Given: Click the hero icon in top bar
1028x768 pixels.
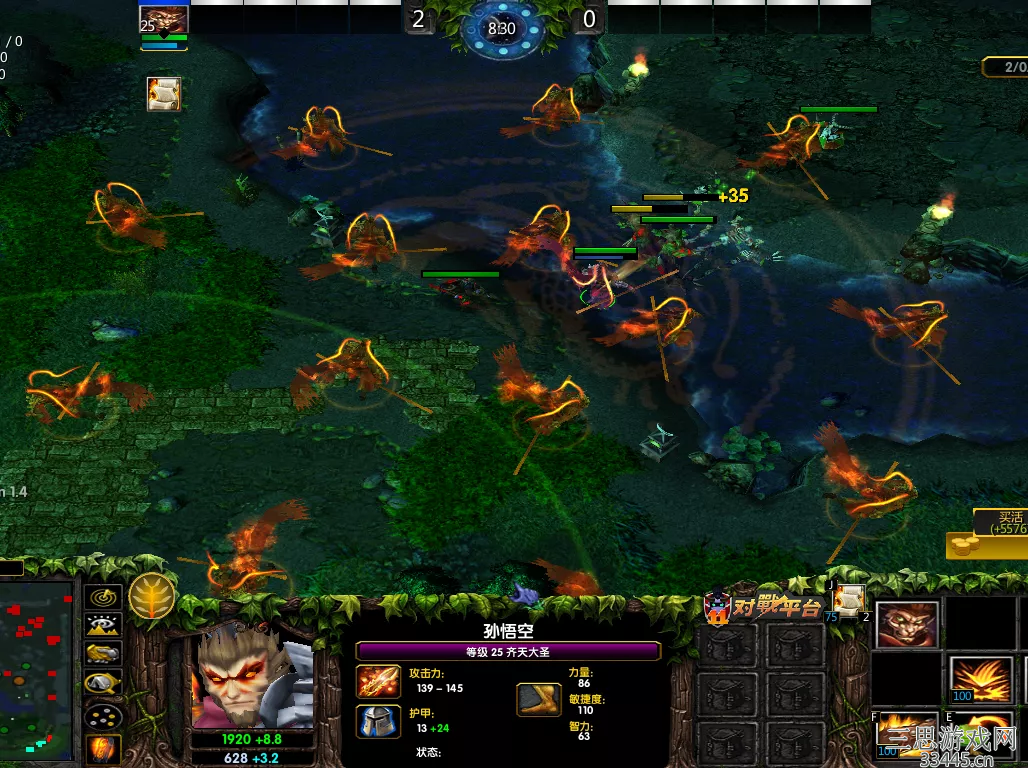Looking at the screenshot, I should (164, 20).
